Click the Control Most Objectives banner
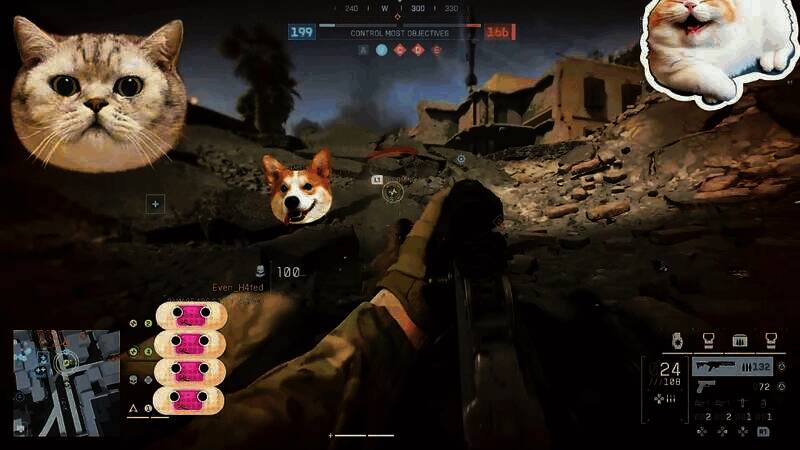This screenshot has width=800, height=450. 399,33
